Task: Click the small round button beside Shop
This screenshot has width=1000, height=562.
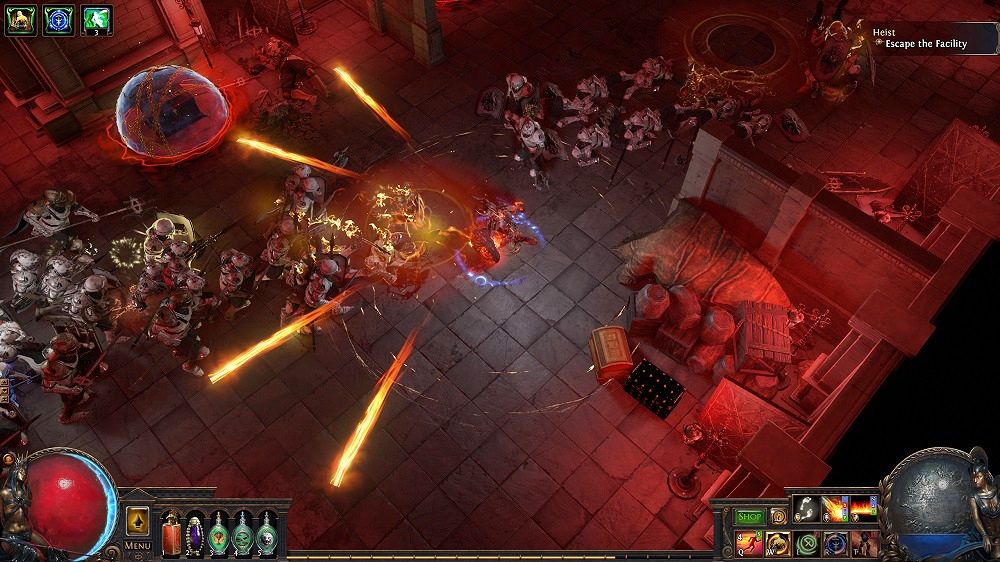Action: coord(776,517)
